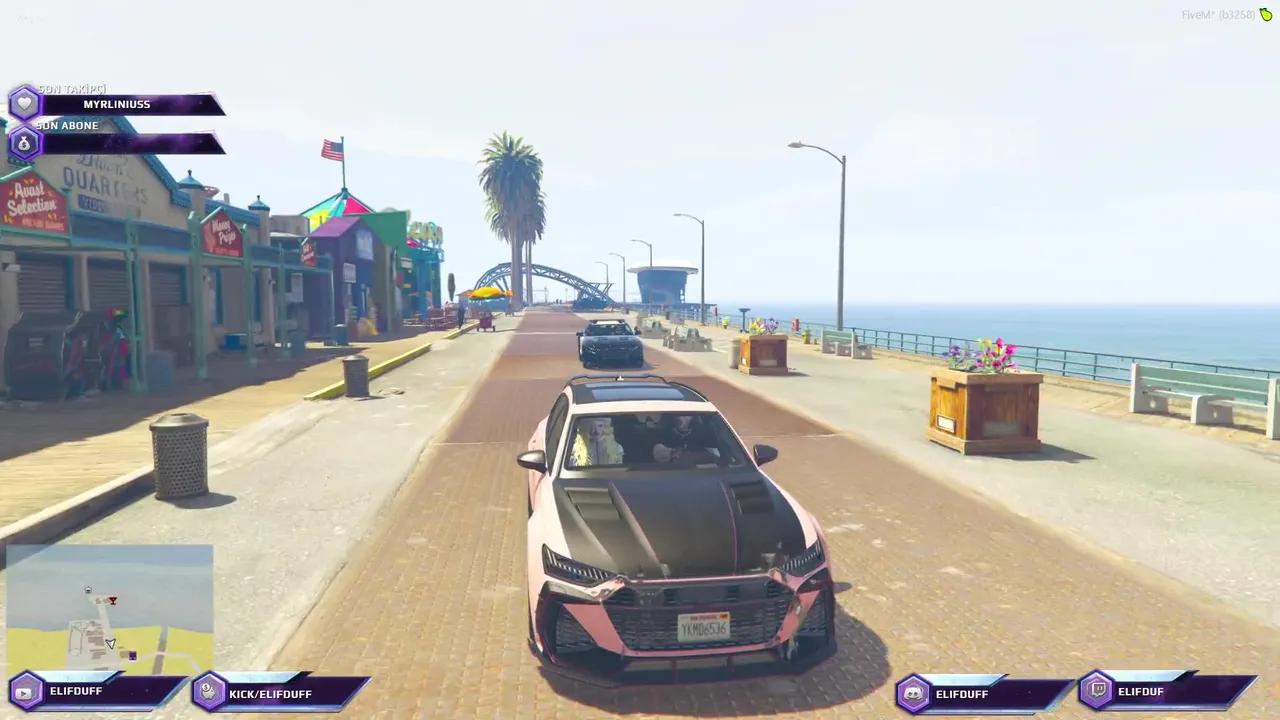Click the heart icon beside SON TAKİPÇİ

point(23,101)
